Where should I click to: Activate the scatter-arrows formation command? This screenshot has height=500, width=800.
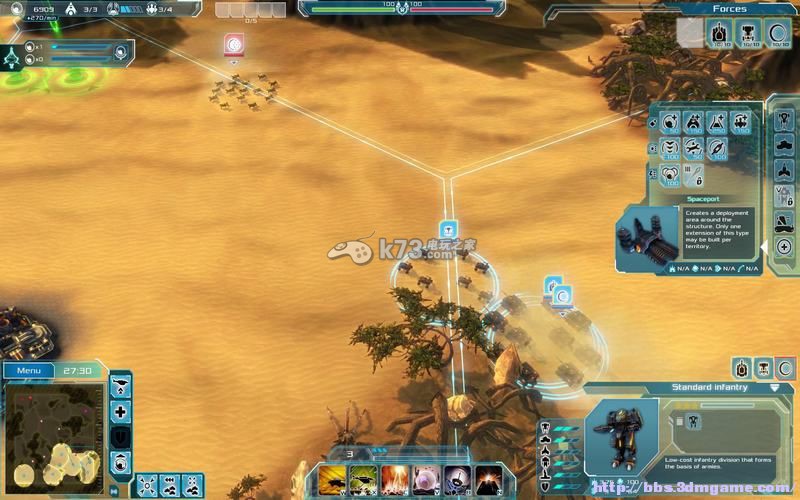click(147, 485)
